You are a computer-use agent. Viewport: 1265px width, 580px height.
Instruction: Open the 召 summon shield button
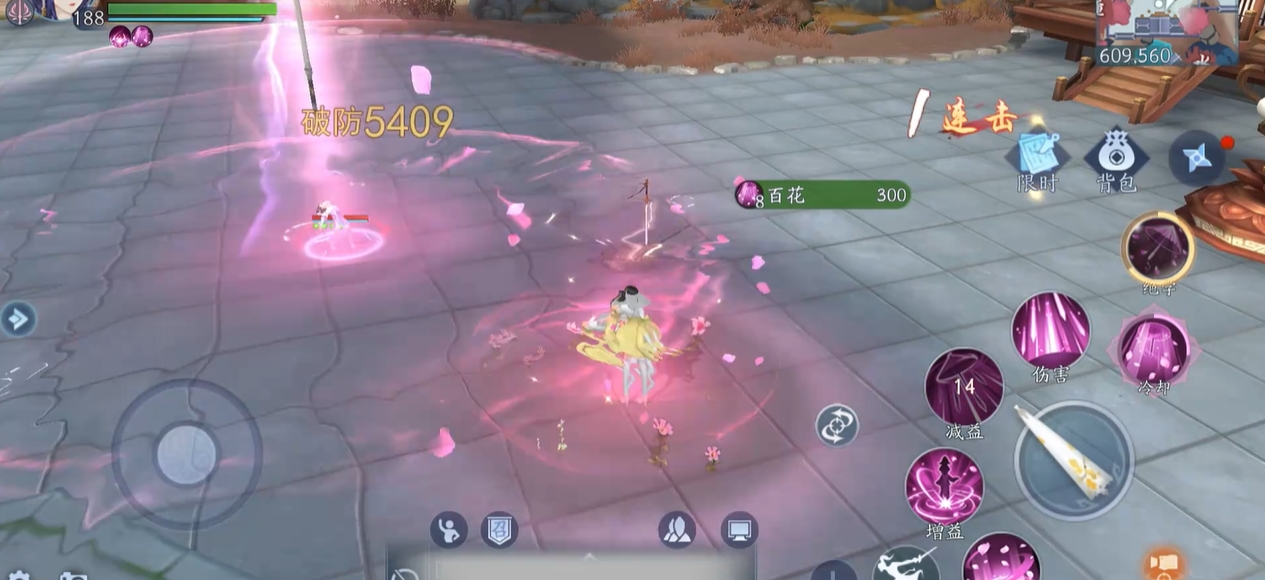pyautogui.click(x=499, y=529)
